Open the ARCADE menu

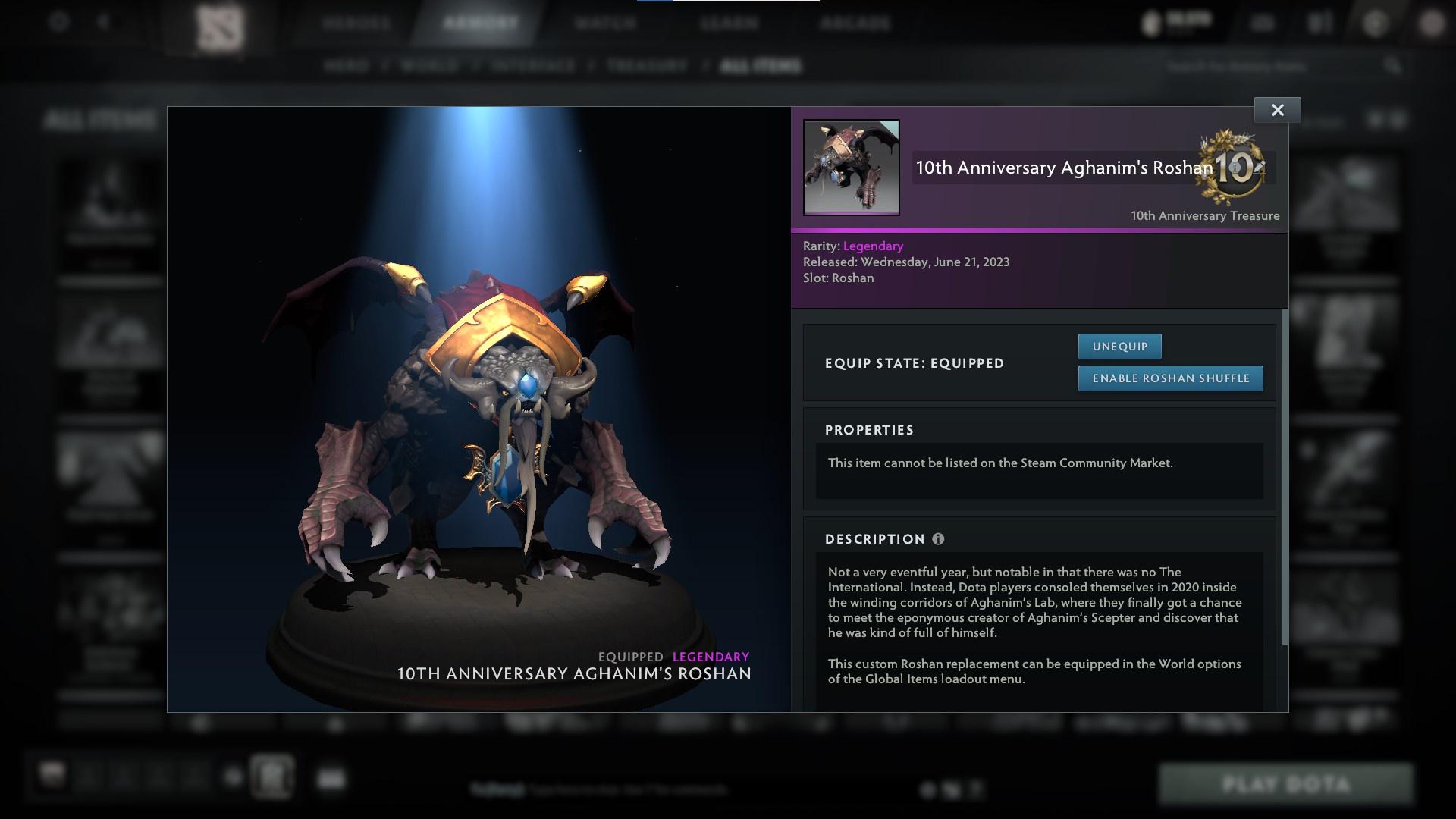pyautogui.click(x=855, y=23)
